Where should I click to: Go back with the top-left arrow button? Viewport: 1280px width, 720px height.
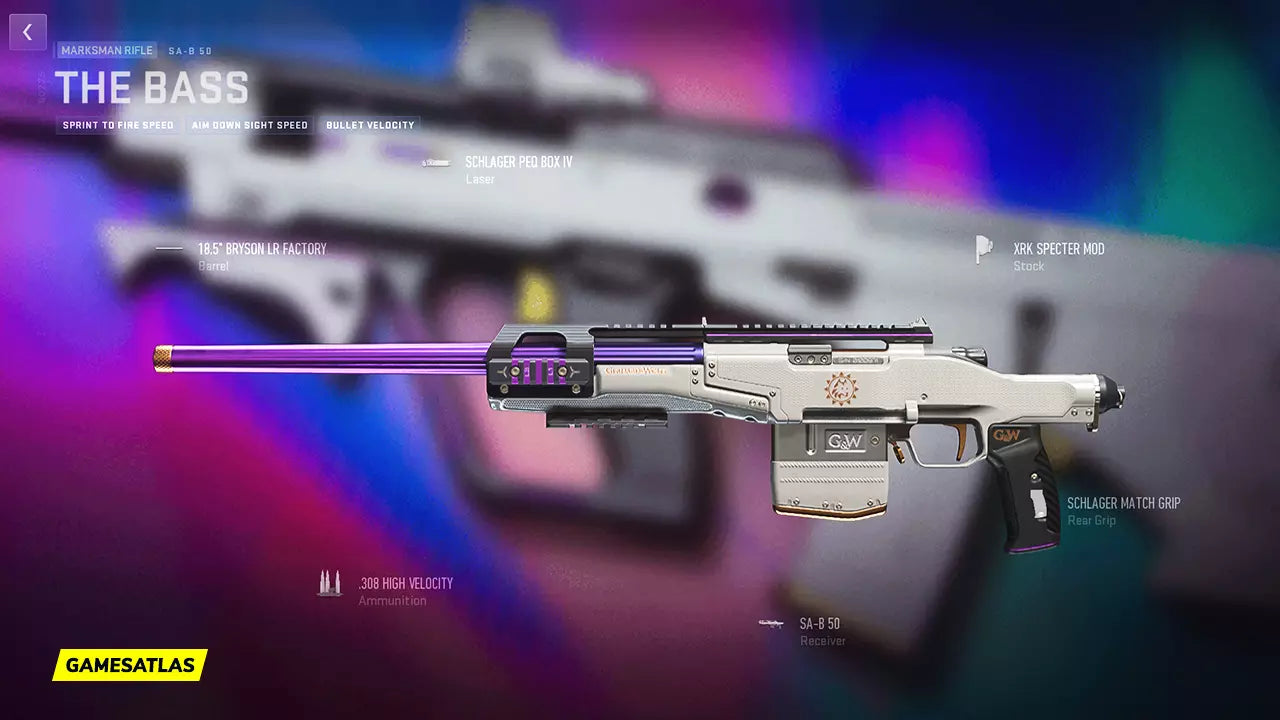click(x=28, y=32)
